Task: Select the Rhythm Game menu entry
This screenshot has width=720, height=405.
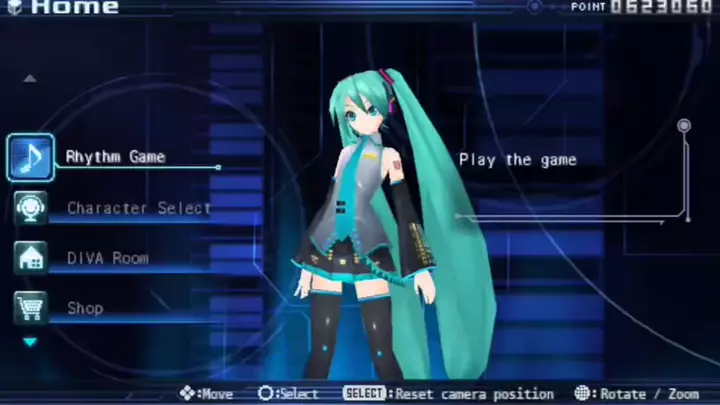Action: (115, 157)
